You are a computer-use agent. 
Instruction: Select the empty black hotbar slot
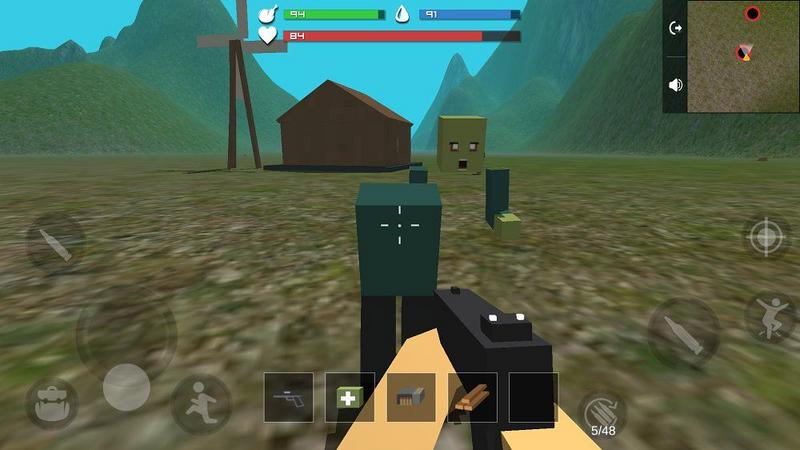(x=533, y=397)
